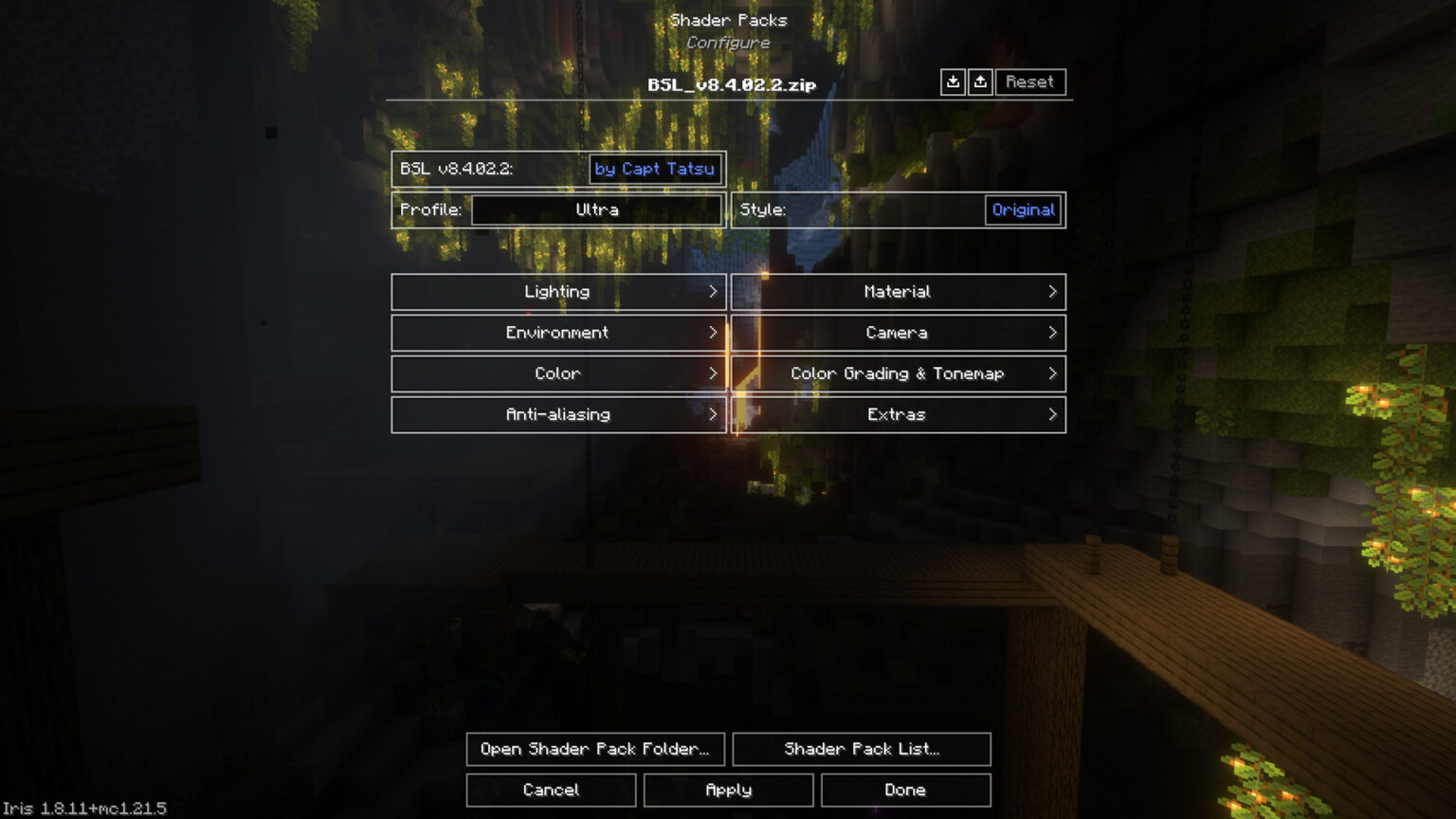
Task: Open the Lighting settings panel
Action: [557, 292]
